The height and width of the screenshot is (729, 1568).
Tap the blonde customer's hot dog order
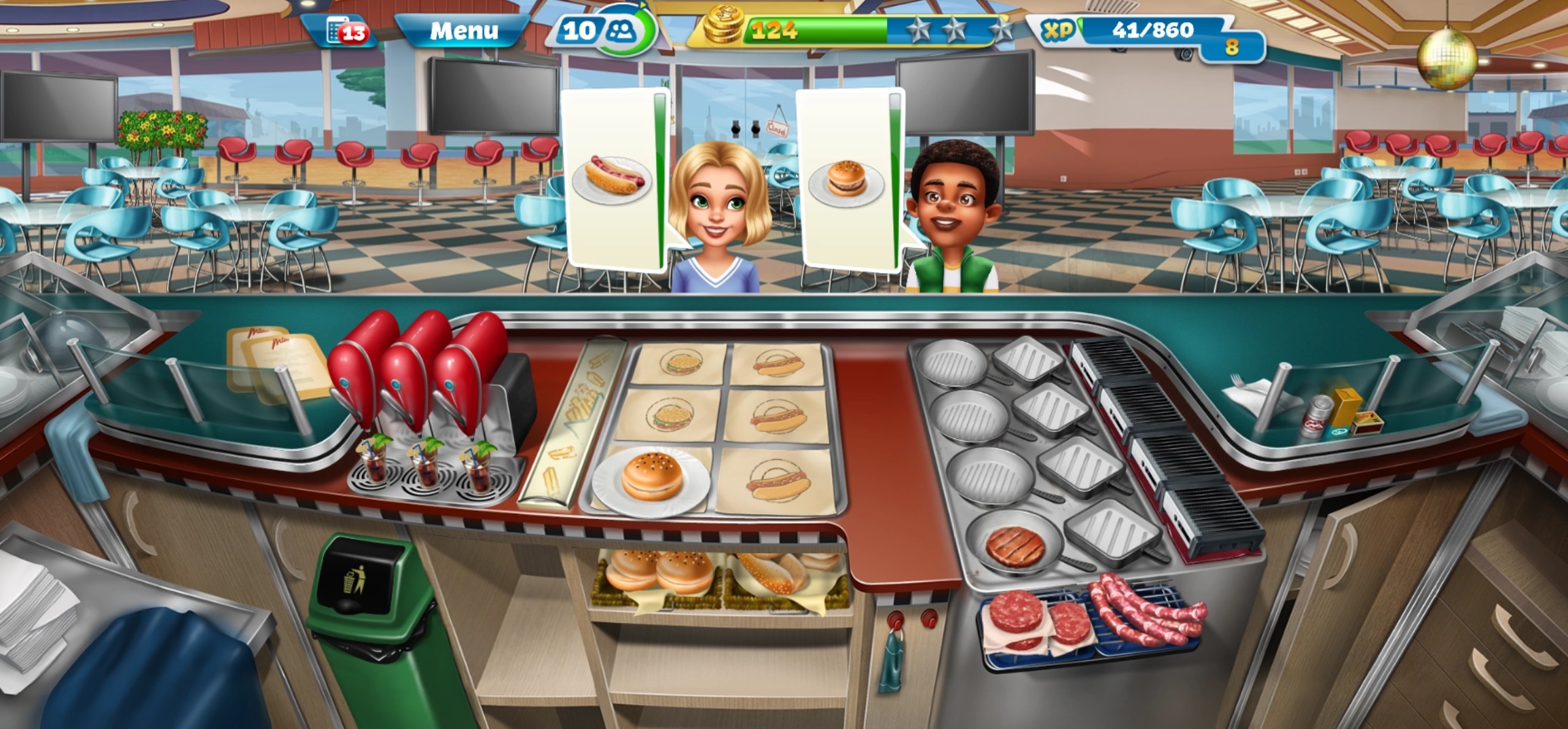pos(611,180)
